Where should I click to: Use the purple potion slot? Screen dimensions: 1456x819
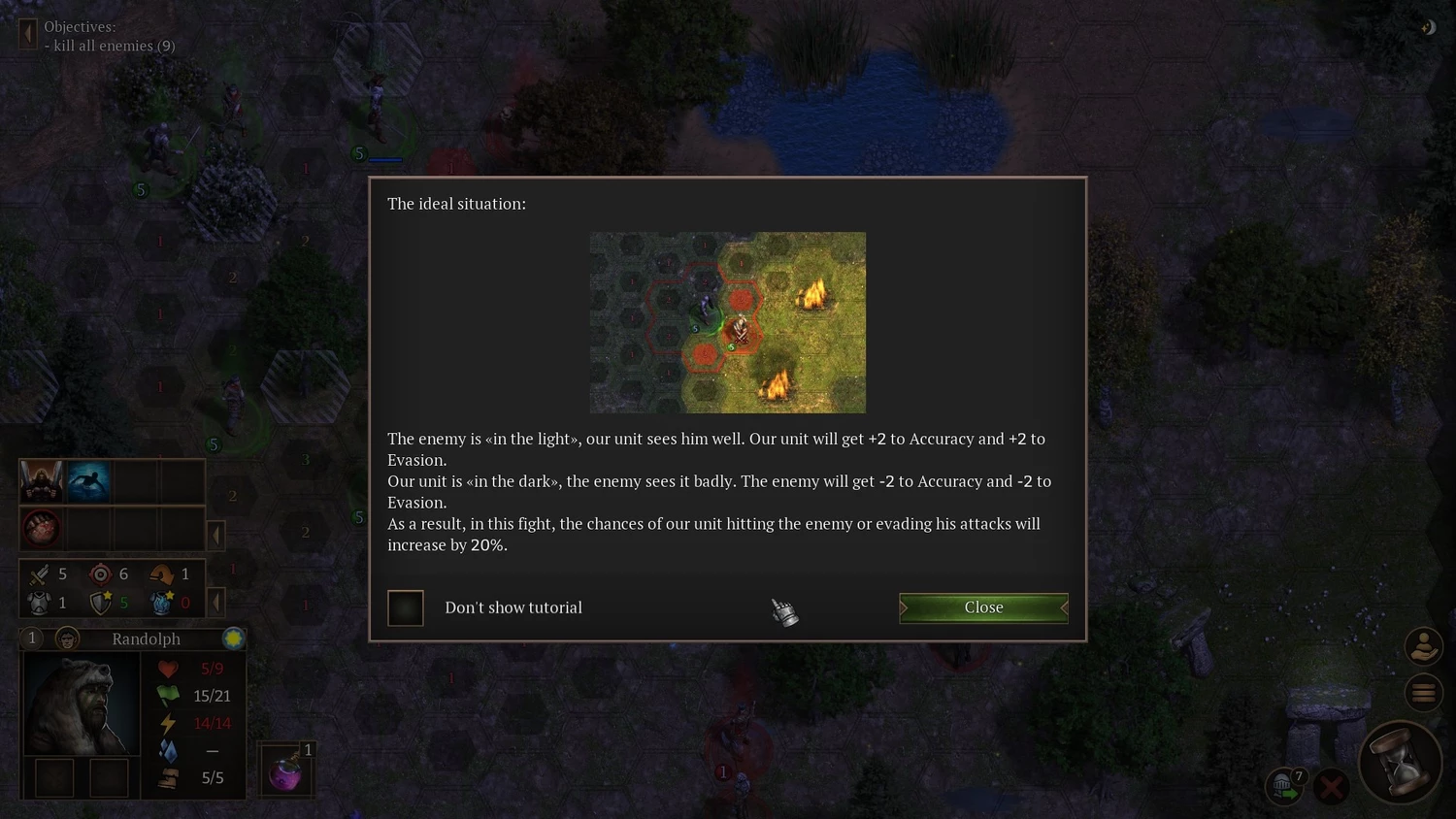(x=285, y=770)
